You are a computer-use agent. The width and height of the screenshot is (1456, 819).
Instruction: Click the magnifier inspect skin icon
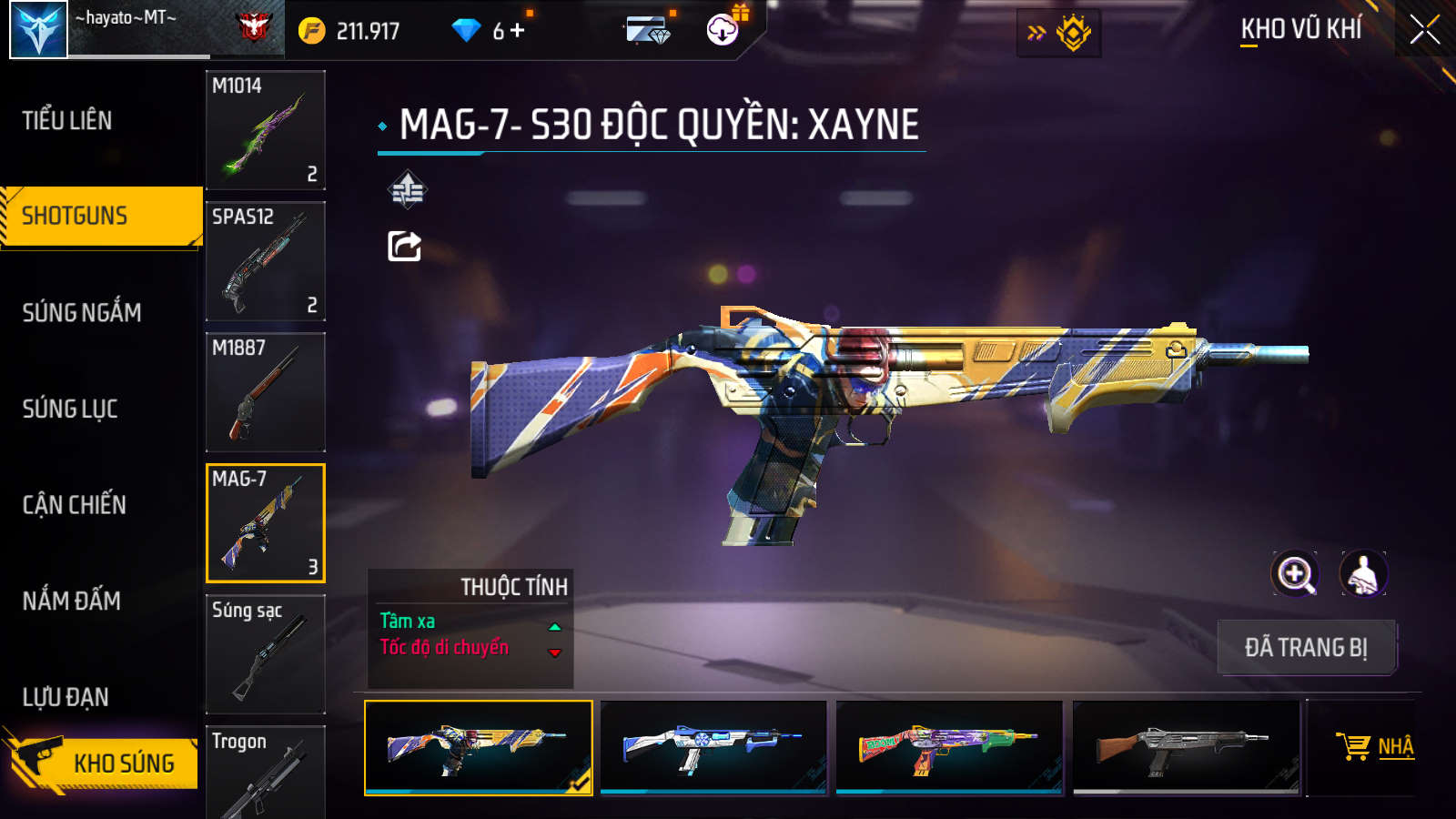(x=1295, y=574)
